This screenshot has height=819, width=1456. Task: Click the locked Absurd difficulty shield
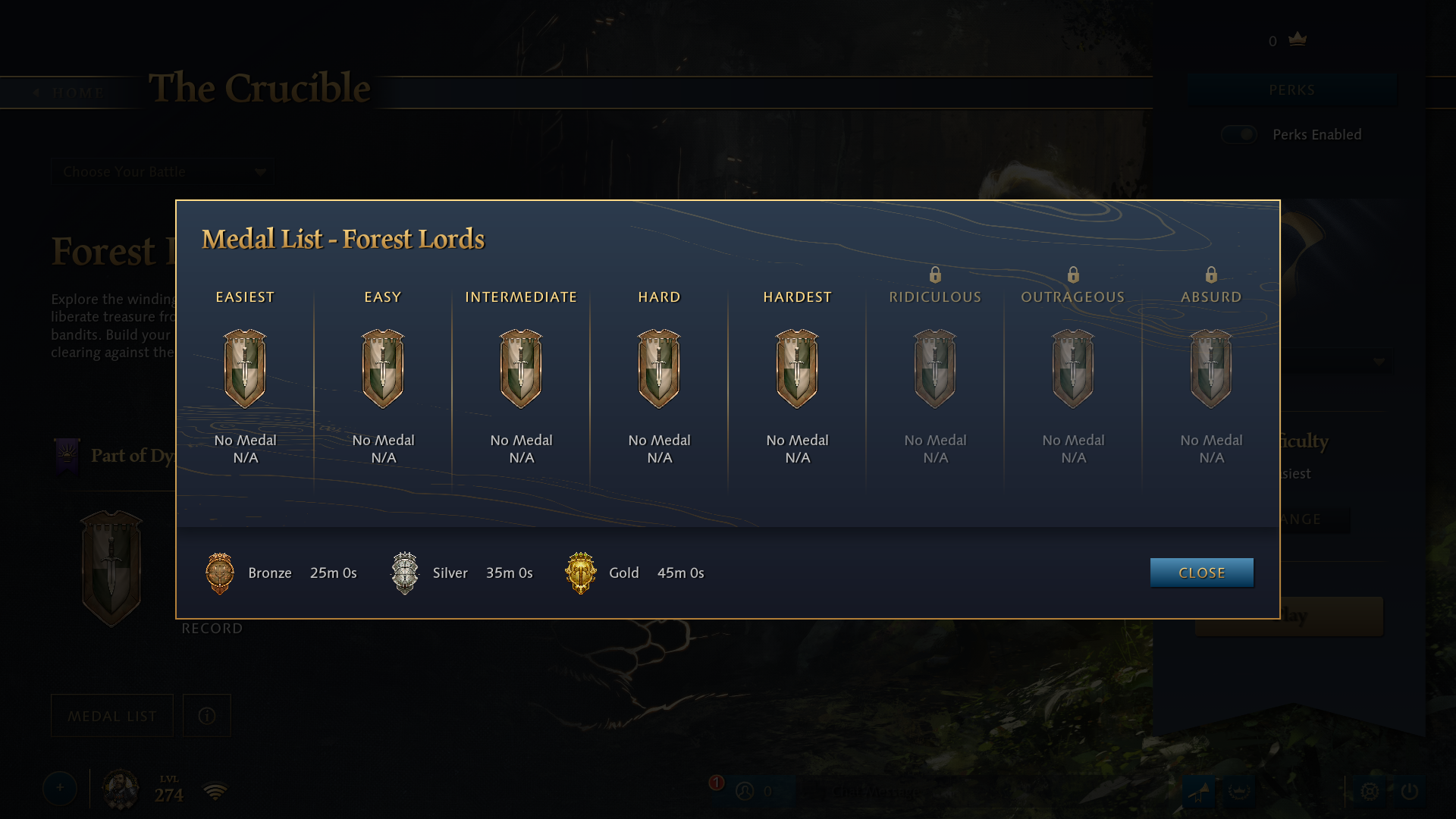[1211, 369]
